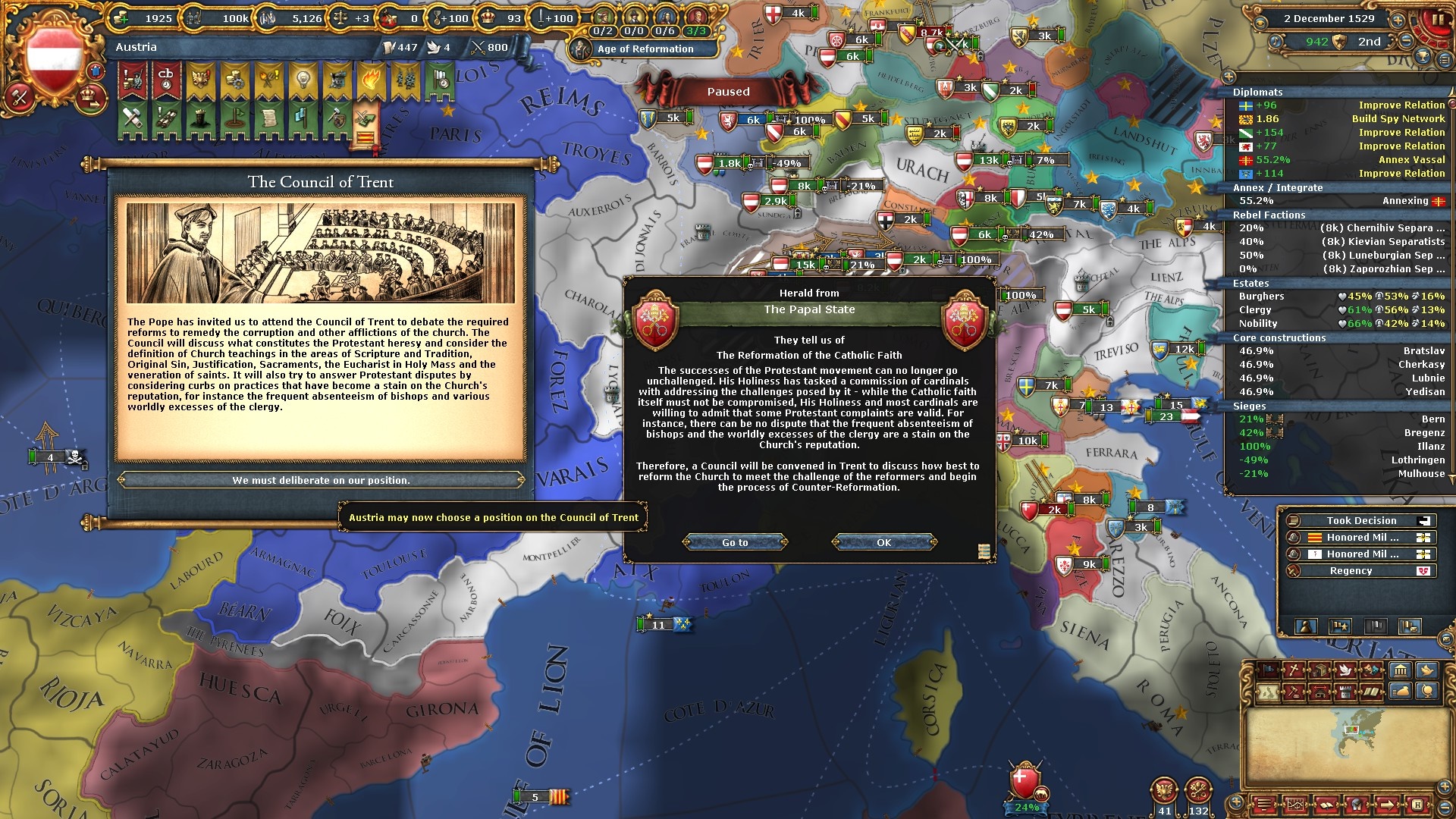Viewport: 1456px width, 819px height.
Task: Choose 'We must deliberate on our position.'
Action: tap(321, 480)
